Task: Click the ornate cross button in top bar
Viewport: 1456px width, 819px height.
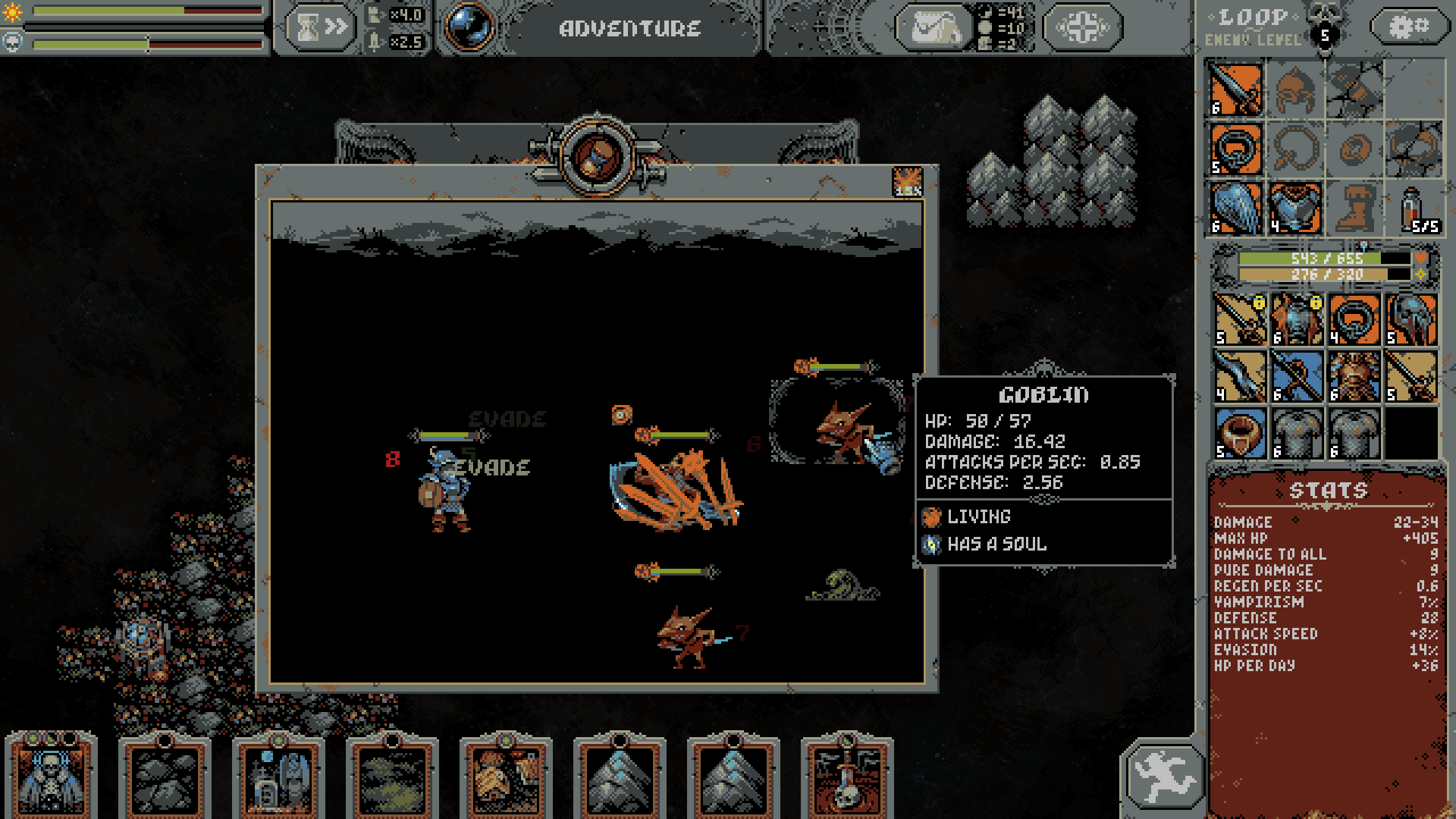Action: [1082, 28]
